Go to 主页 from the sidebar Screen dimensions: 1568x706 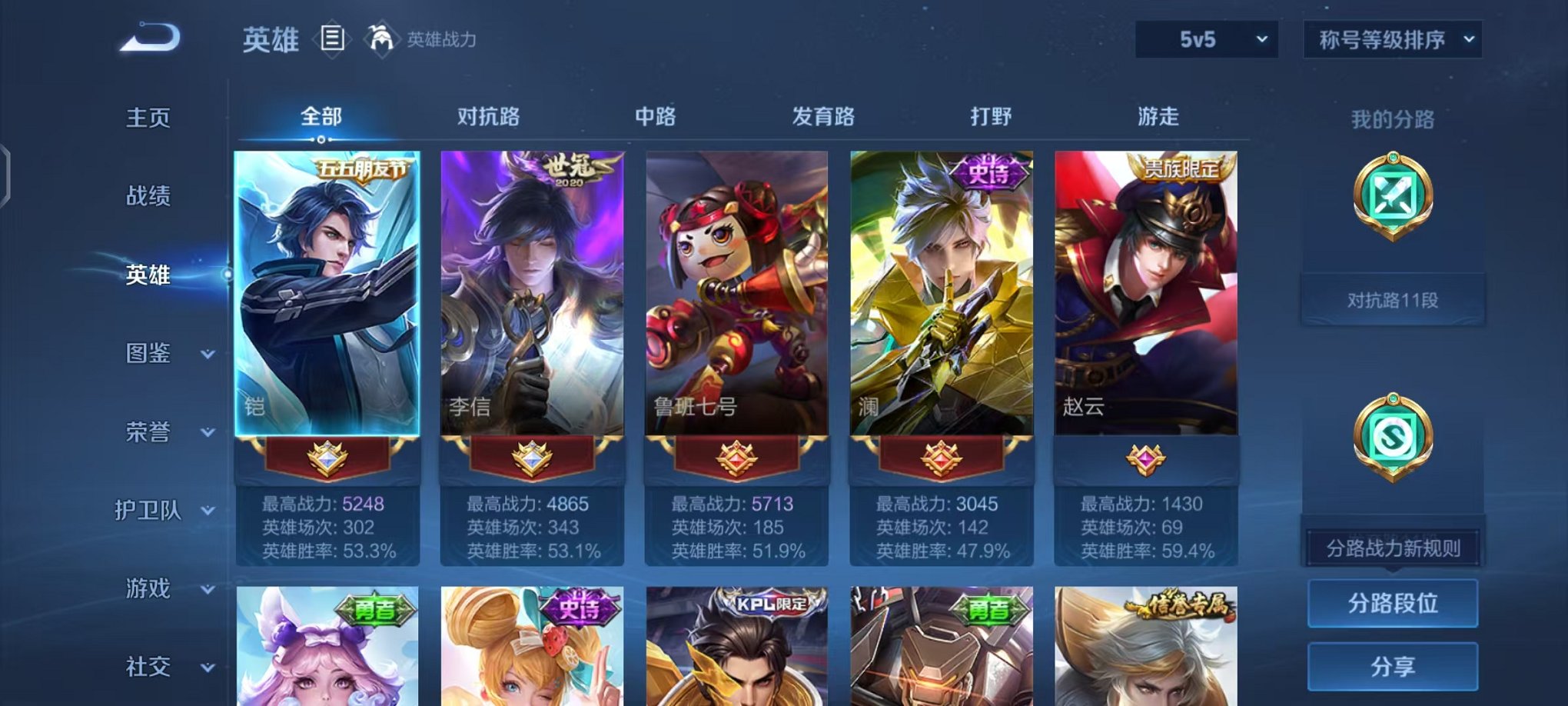(148, 117)
